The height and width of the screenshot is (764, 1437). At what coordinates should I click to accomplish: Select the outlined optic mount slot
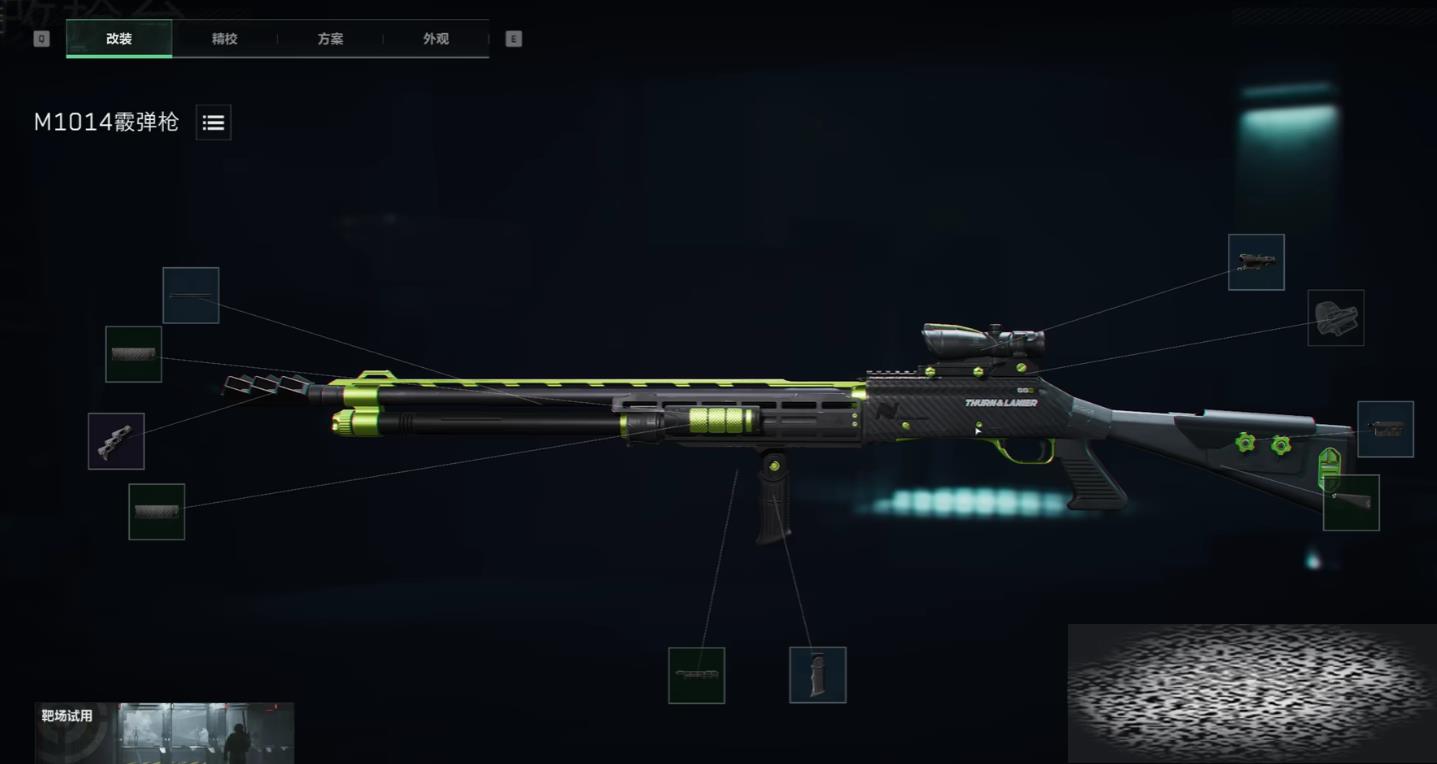point(1335,318)
